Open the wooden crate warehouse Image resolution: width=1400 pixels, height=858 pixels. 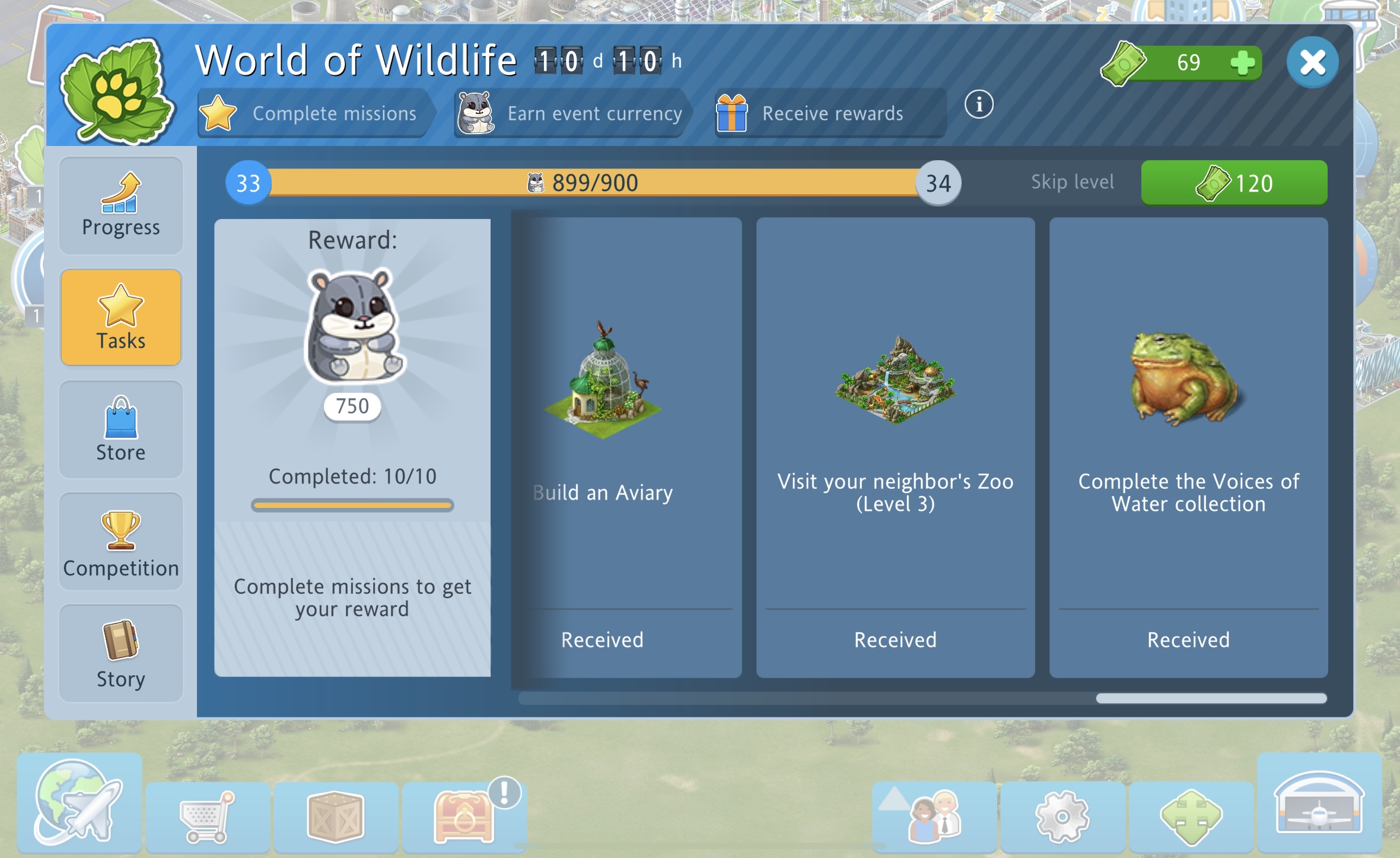click(x=336, y=818)
